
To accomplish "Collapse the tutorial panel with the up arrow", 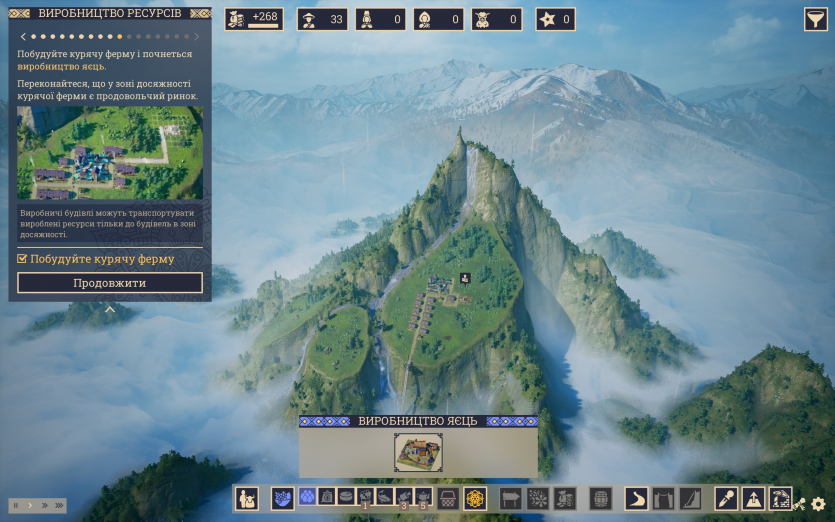I will (x=110, y=309).
